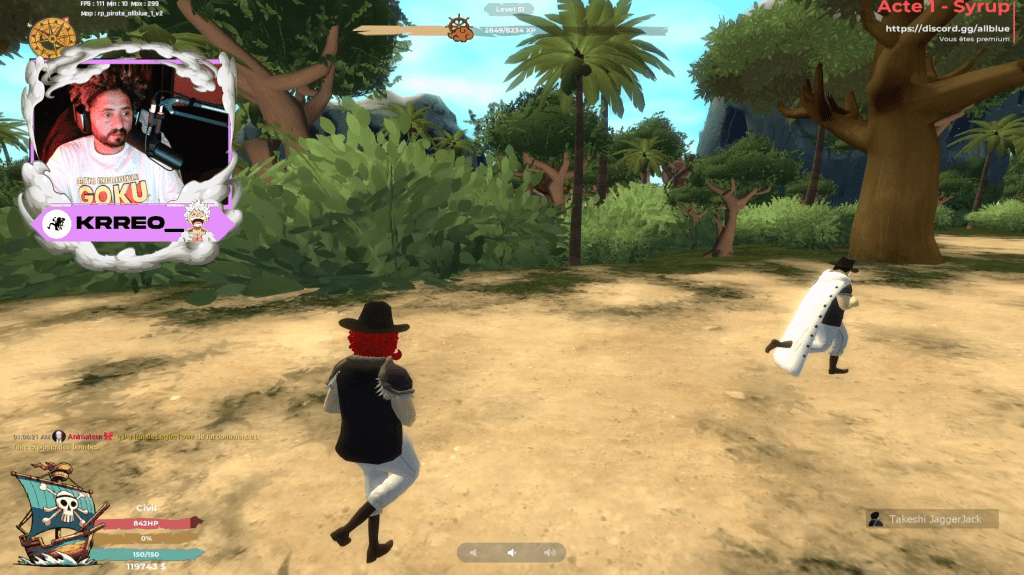
Task: Select the low volume speaker icon
Action: pos(474,553)
